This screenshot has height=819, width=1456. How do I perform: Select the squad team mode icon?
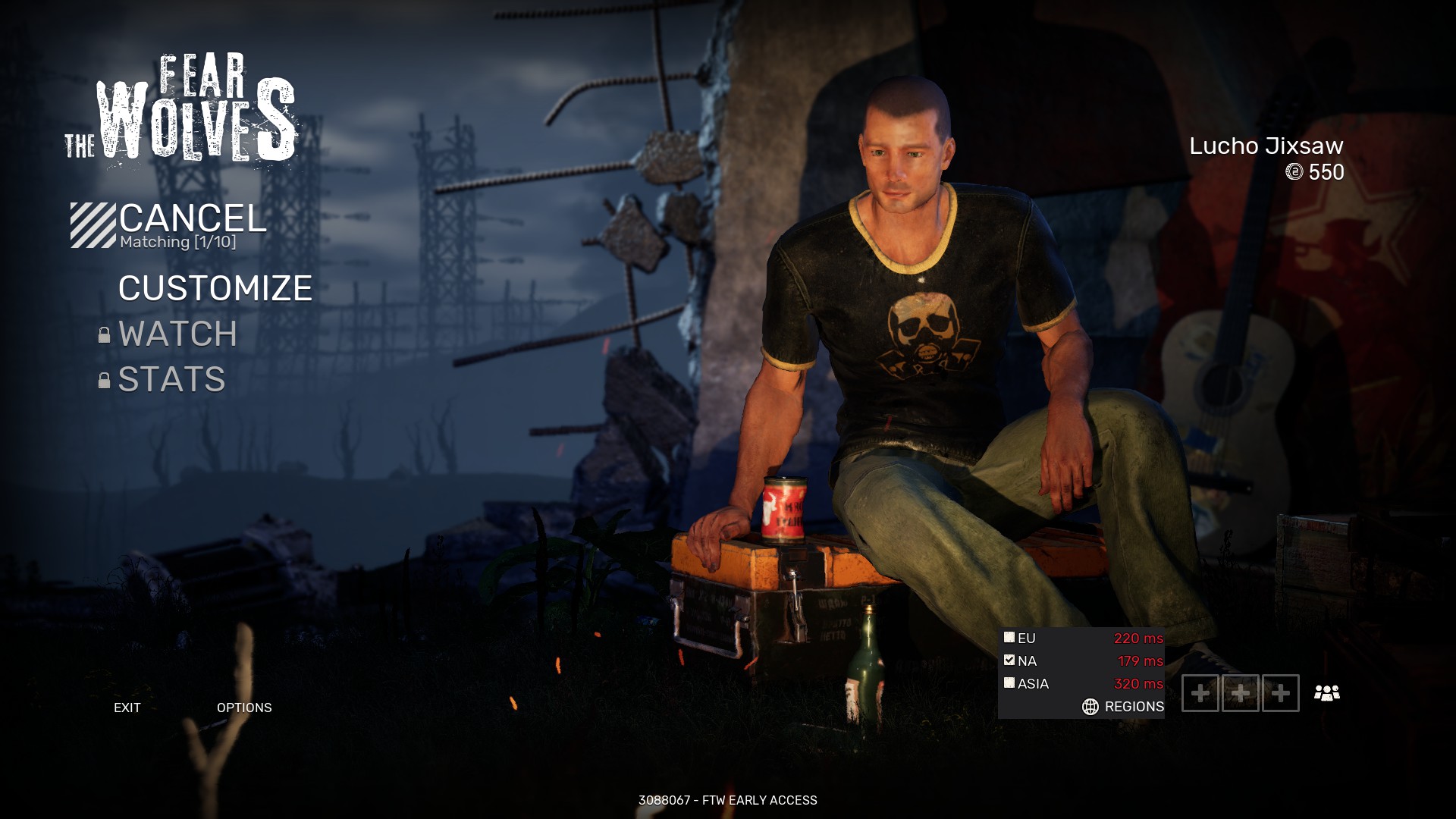(1328, 692)
